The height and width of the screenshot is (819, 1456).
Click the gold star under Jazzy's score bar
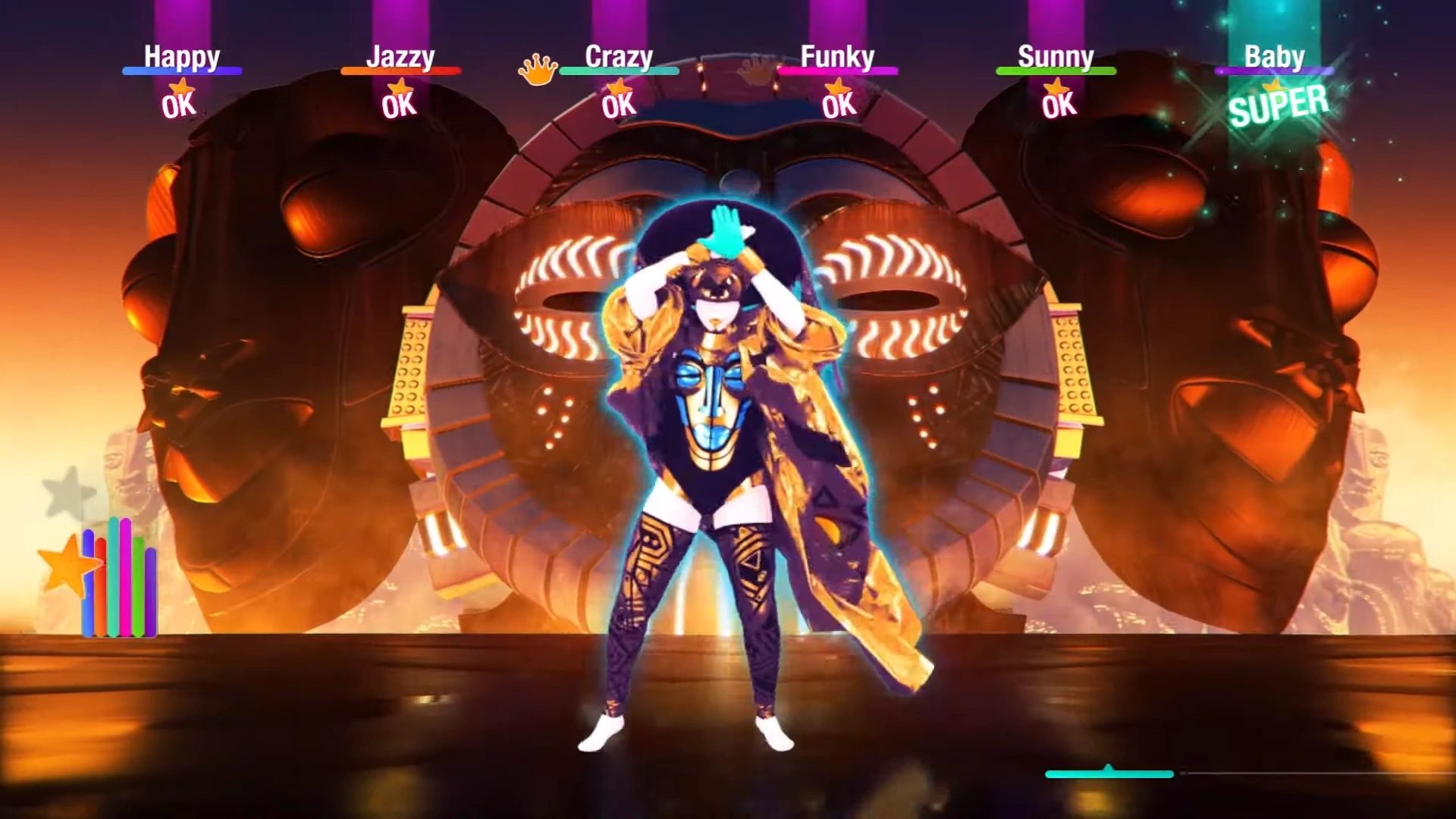(401, 87)
